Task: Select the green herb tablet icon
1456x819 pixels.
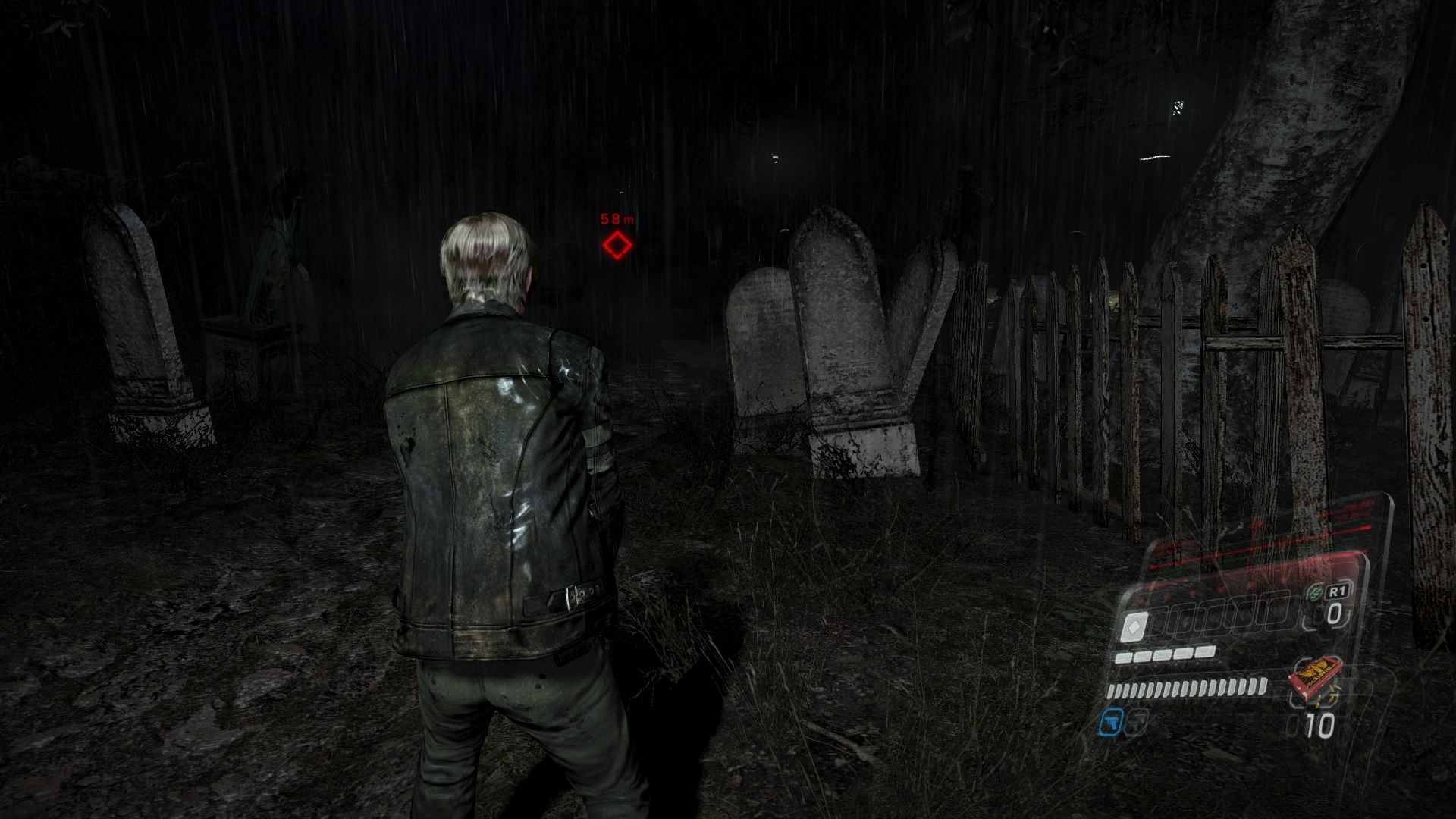Action: tap(1316, 594)
